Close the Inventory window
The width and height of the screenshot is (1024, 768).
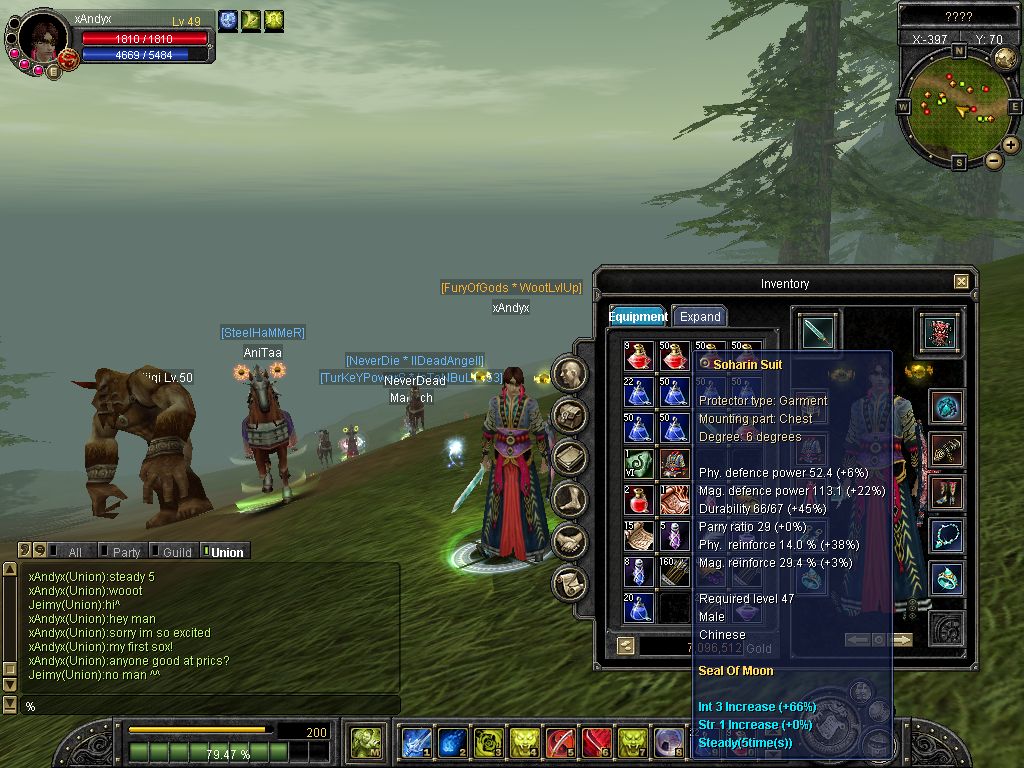tap(961, 282)
